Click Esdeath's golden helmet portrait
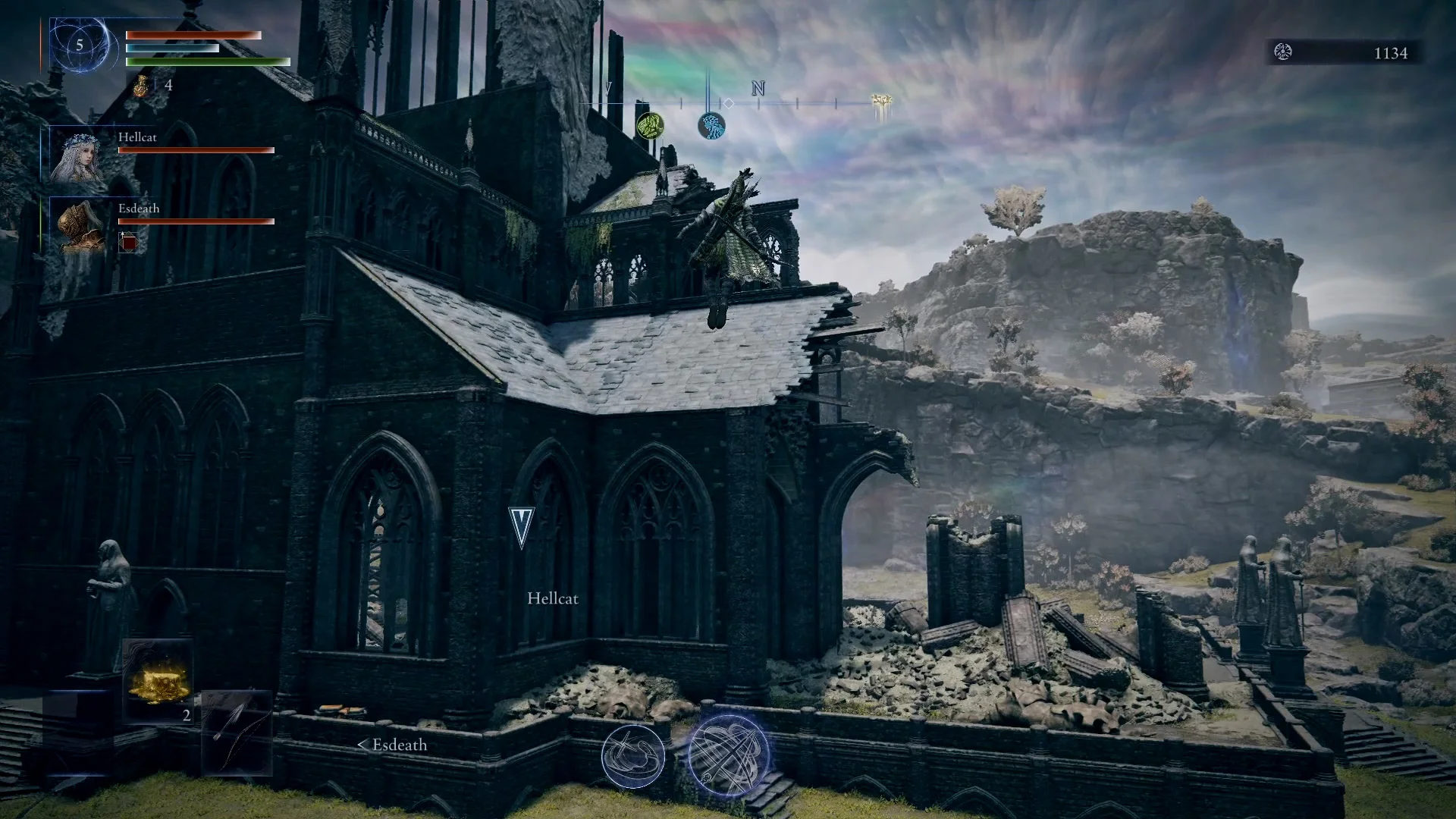Viewport: 1456px width, 819px height. coord(80,226)
